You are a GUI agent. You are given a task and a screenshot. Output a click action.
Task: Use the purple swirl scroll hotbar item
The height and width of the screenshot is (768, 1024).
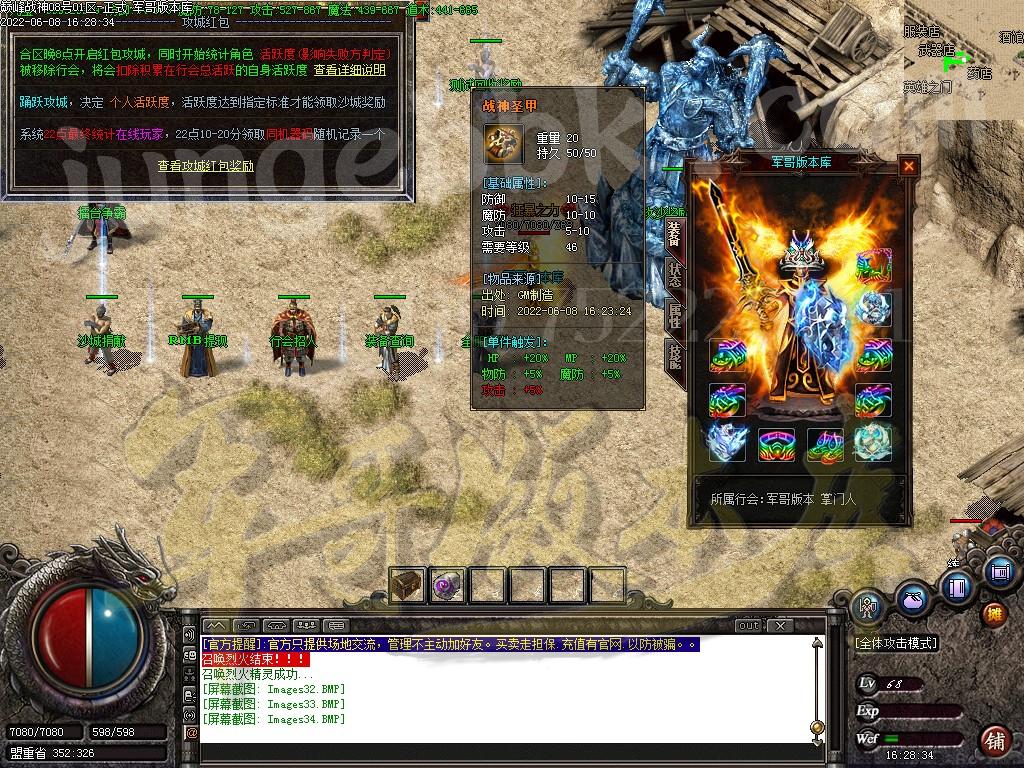coord(447,585)
